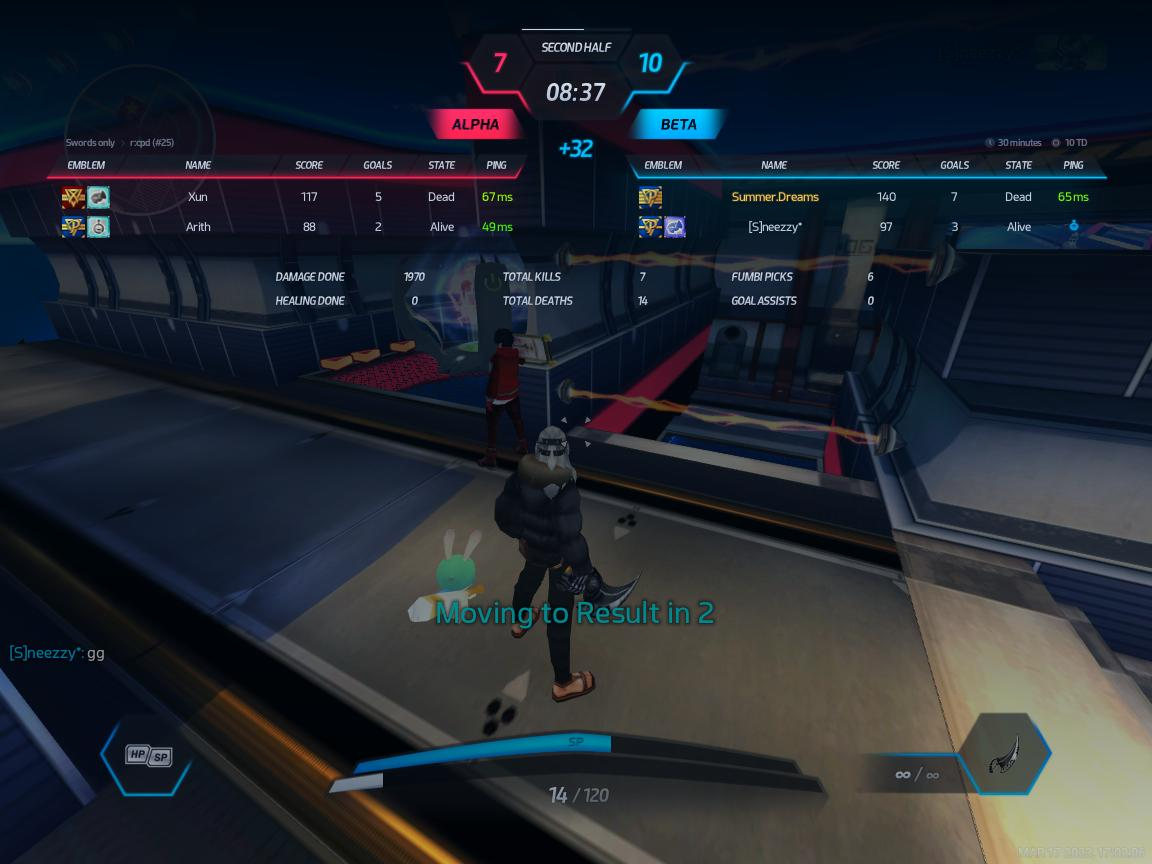1152x864 pixels.
Task: Click the BETA team banner
Action: point(678,125)
